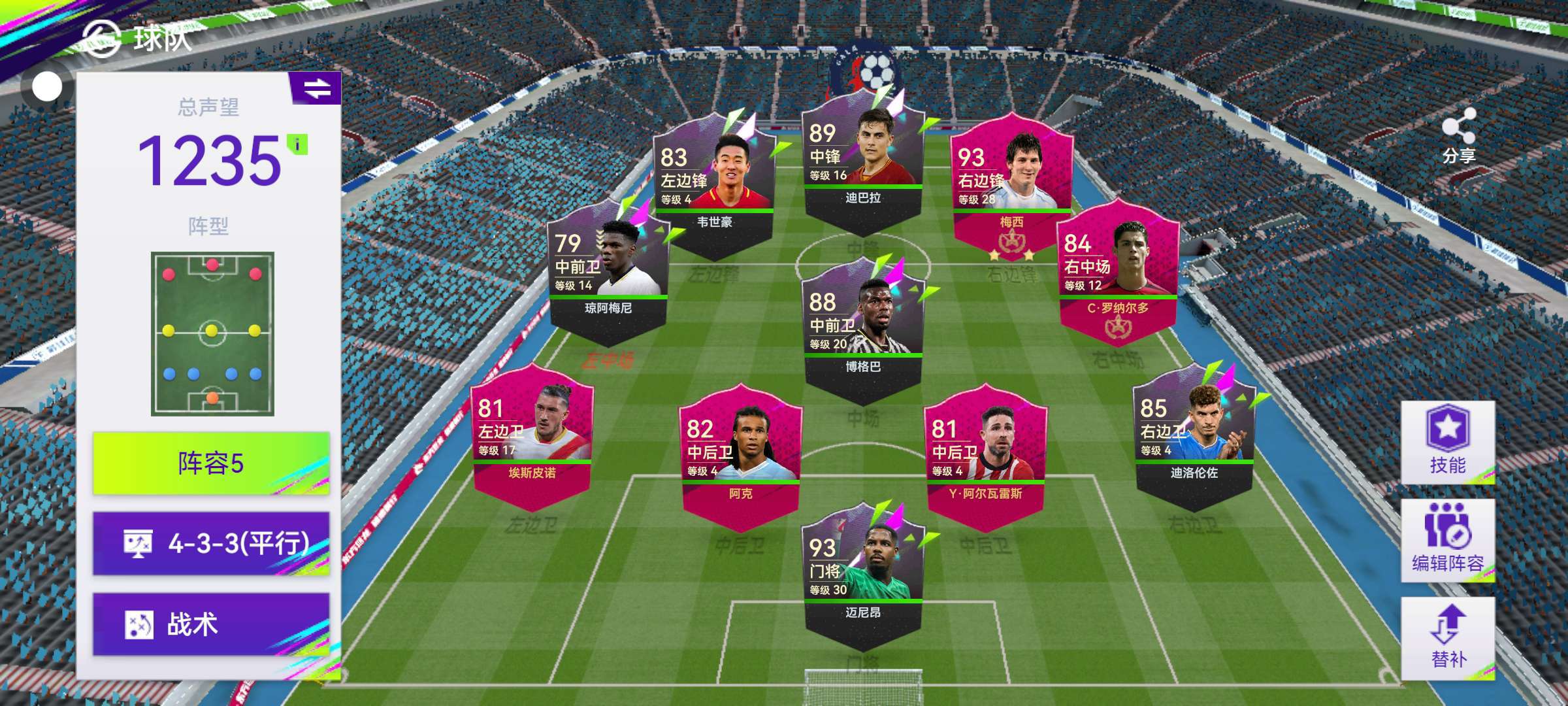Choose 编辑阵容 to edit the lineup
Image resolution: width=1568 pixels, height=706 pixels.
(1447, 540)
